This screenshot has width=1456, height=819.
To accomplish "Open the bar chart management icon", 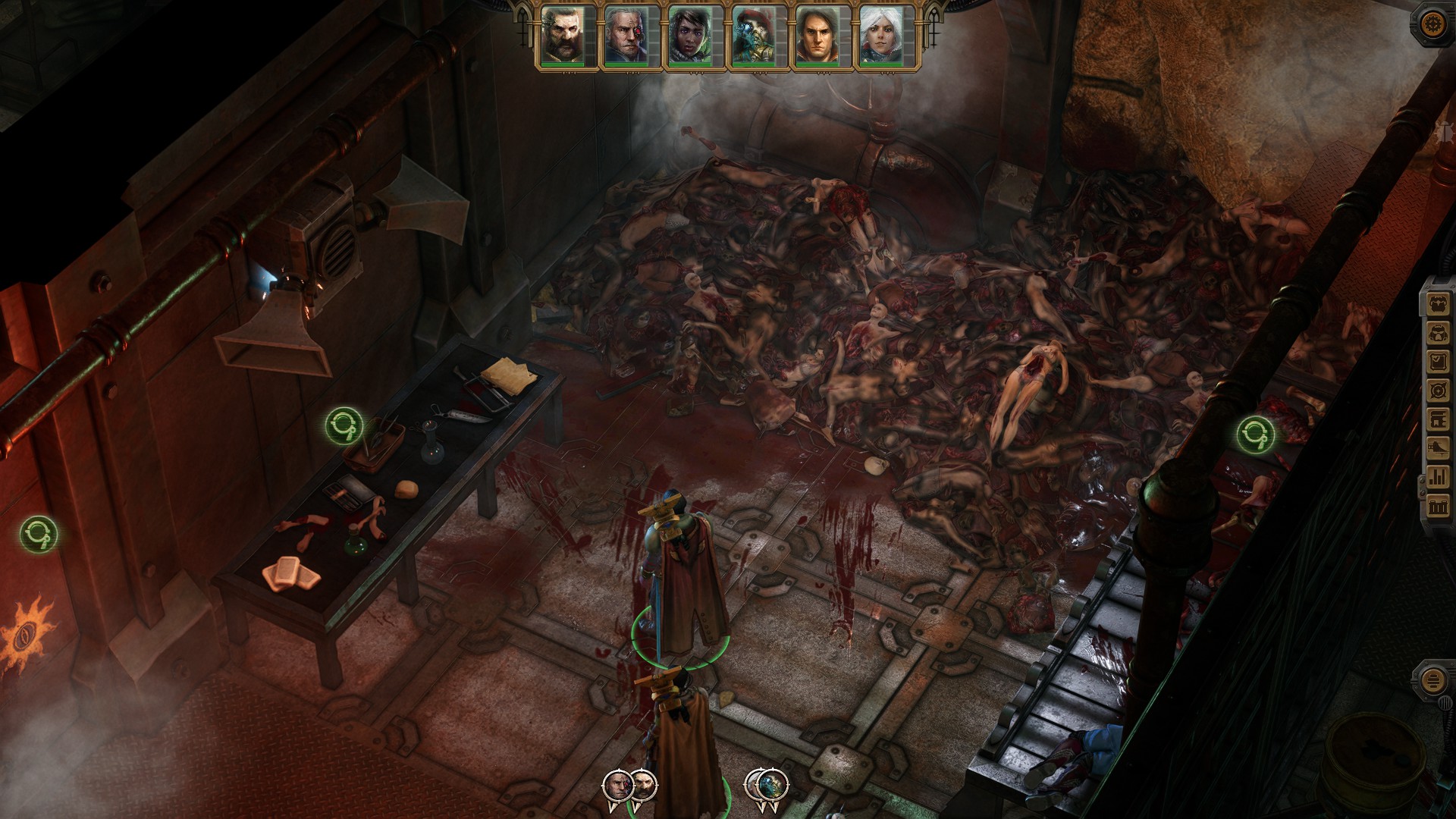I will (1439, 476).
